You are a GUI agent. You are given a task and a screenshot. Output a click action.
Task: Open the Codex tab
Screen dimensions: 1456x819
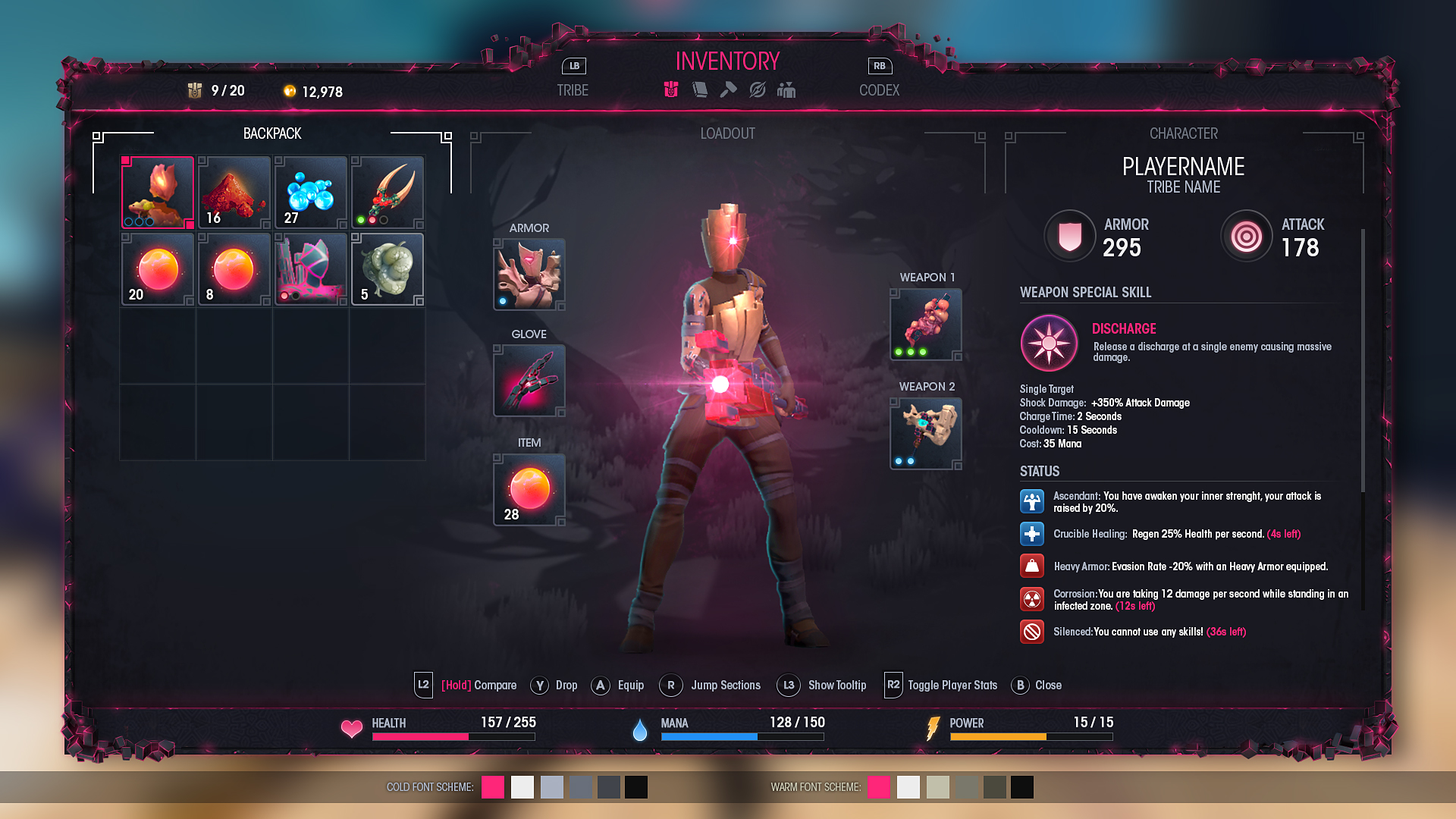coord(879,90)
